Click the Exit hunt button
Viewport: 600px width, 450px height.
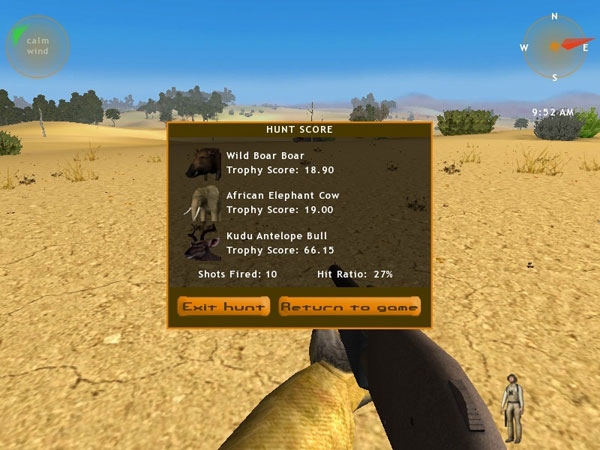[x=223, y=306]
